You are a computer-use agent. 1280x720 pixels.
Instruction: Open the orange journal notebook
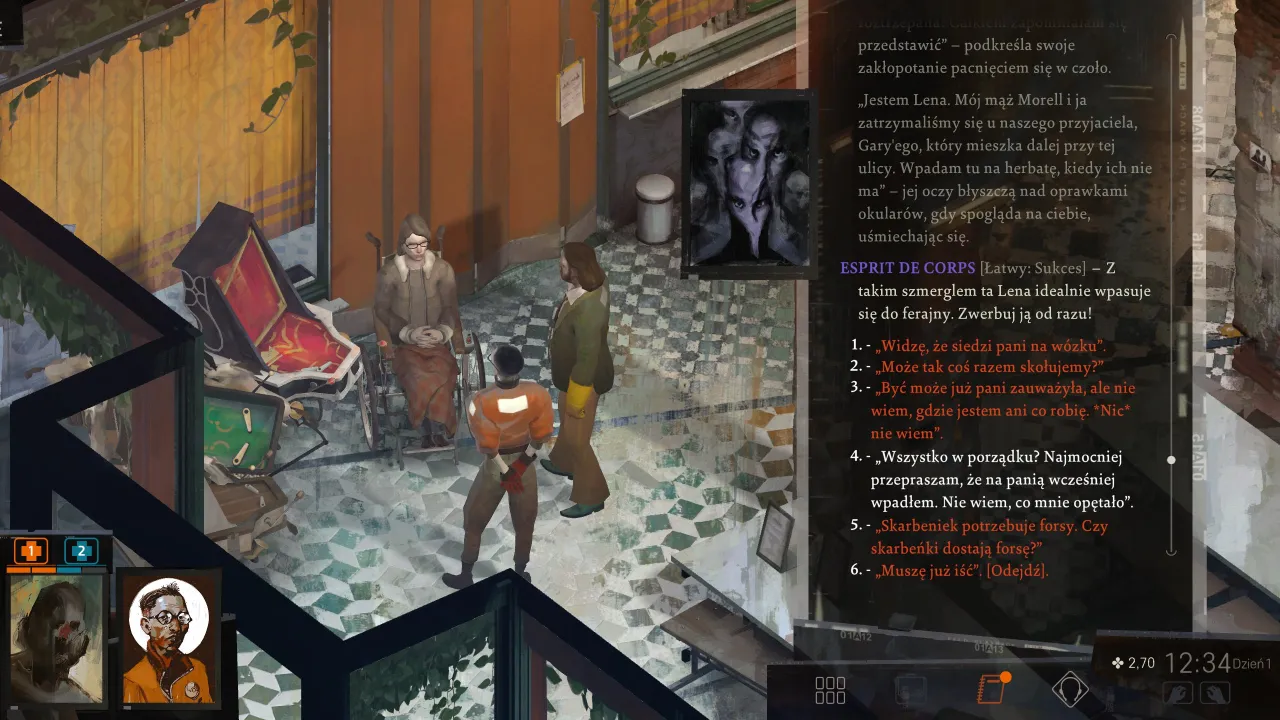pyautogui.click(x=991, y=689)
